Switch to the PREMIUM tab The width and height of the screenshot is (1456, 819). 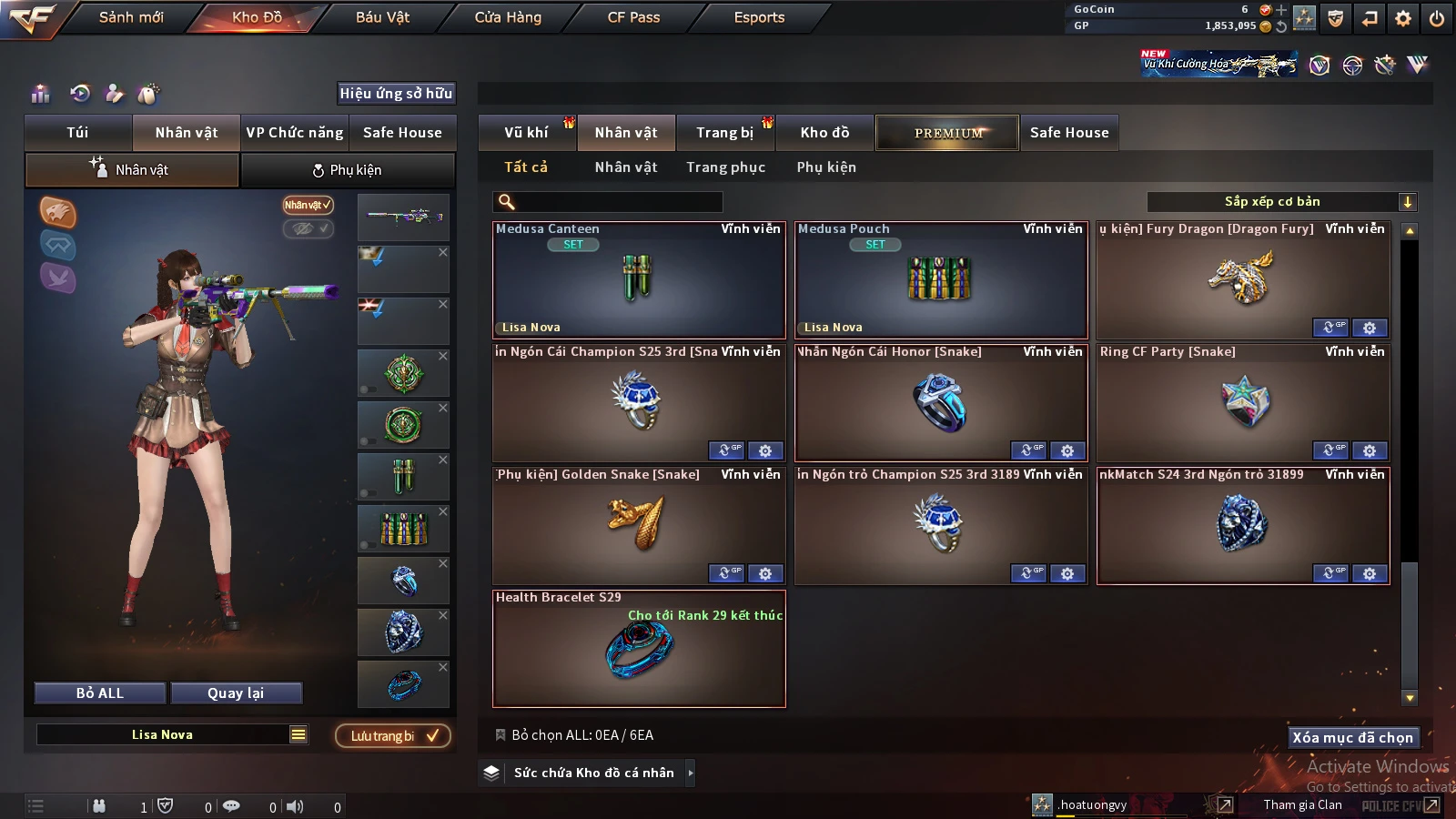coord(948,133)
